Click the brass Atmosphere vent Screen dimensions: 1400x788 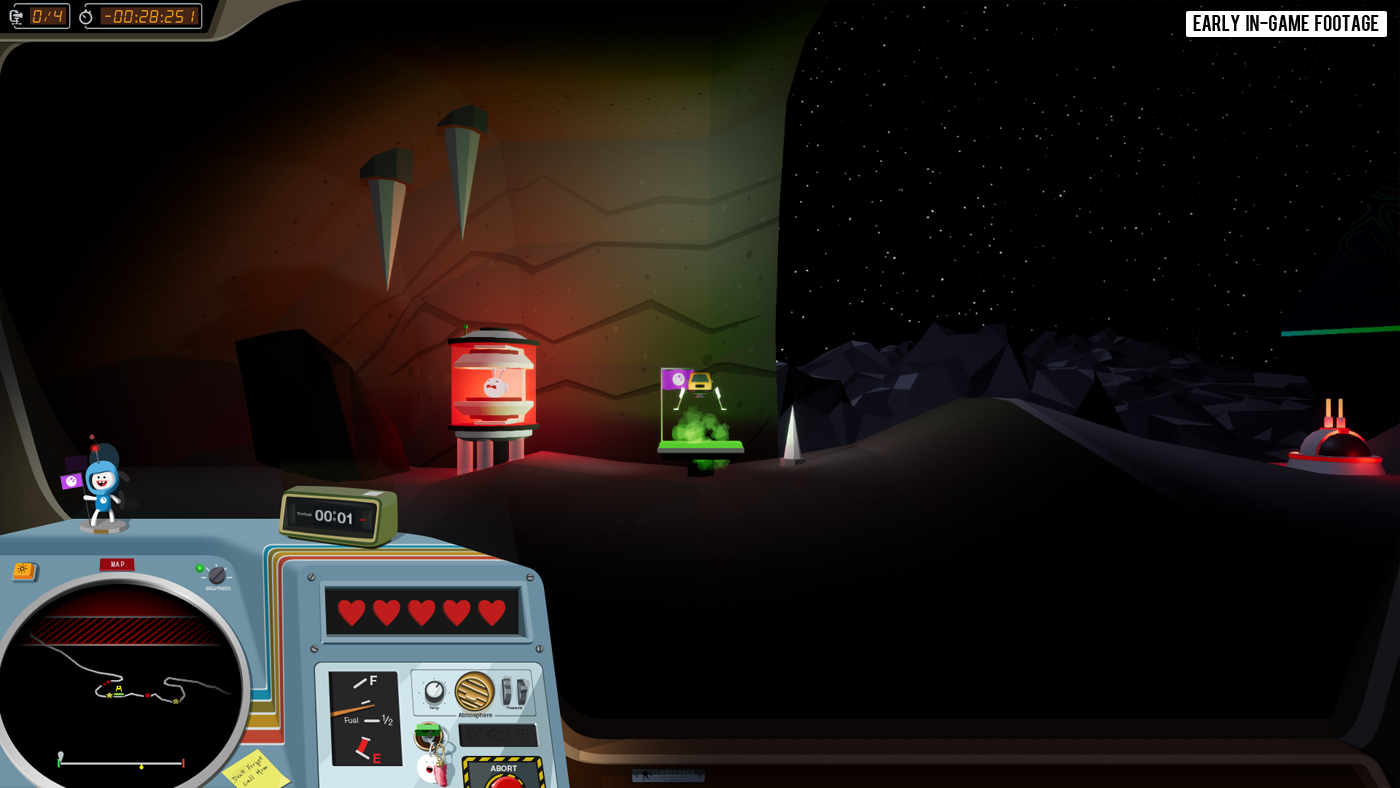(474, 691)
